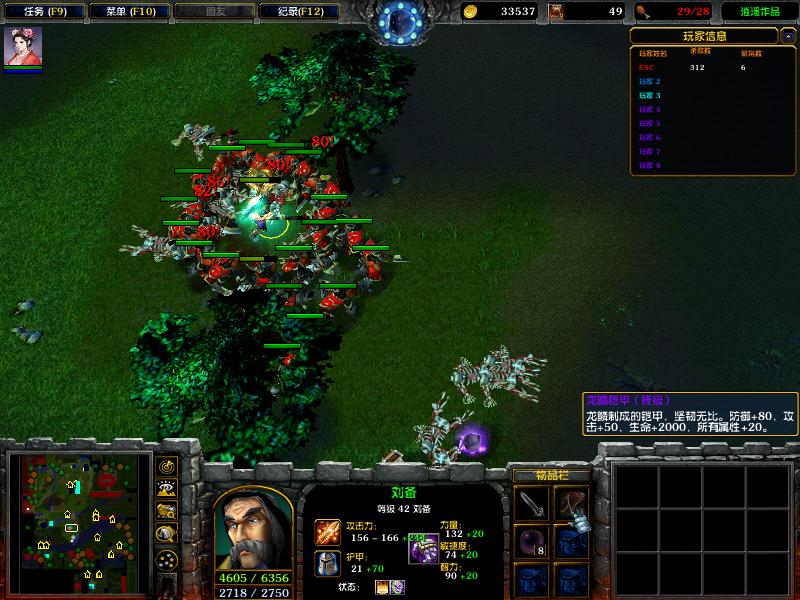
Task: Select the female hero portrait icon
Action: [x=23, y=47]
